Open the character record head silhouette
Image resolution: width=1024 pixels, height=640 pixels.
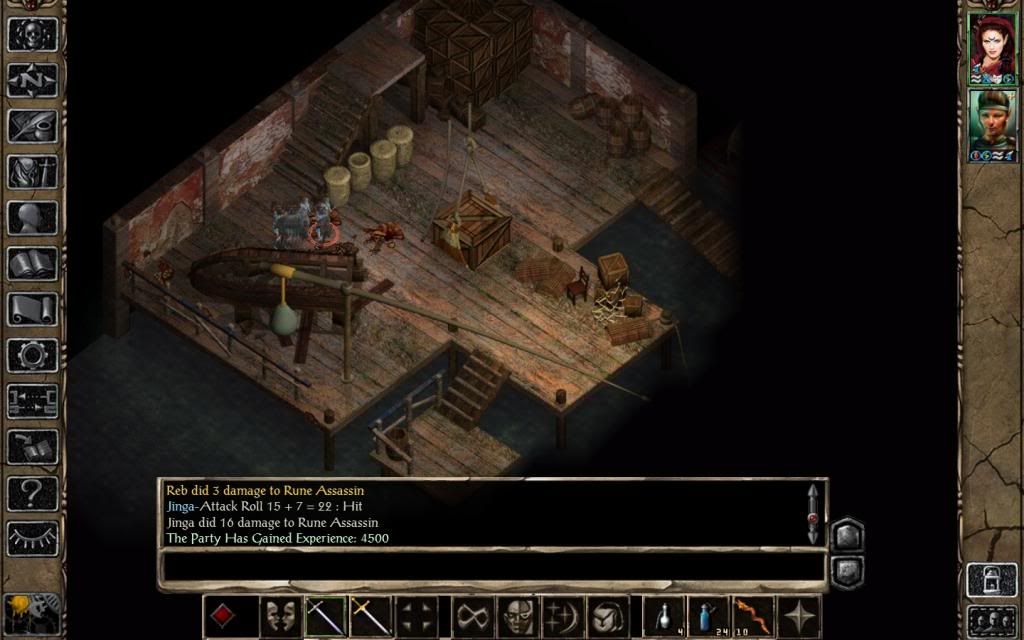point(32,217)
